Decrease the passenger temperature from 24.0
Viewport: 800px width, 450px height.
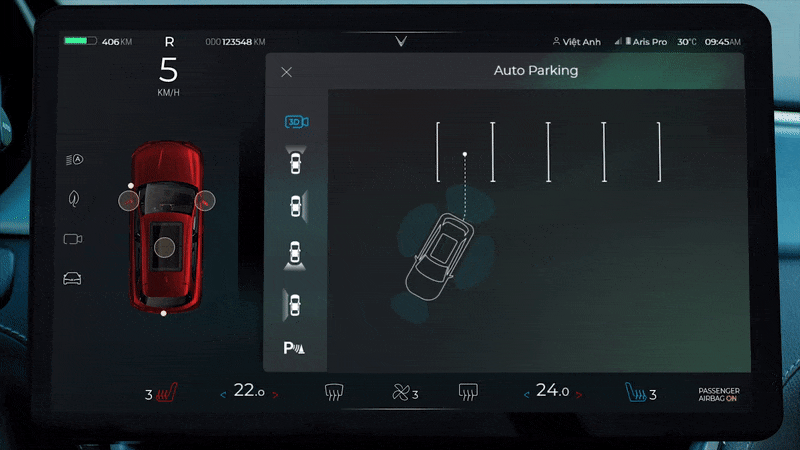click(526, 394)
